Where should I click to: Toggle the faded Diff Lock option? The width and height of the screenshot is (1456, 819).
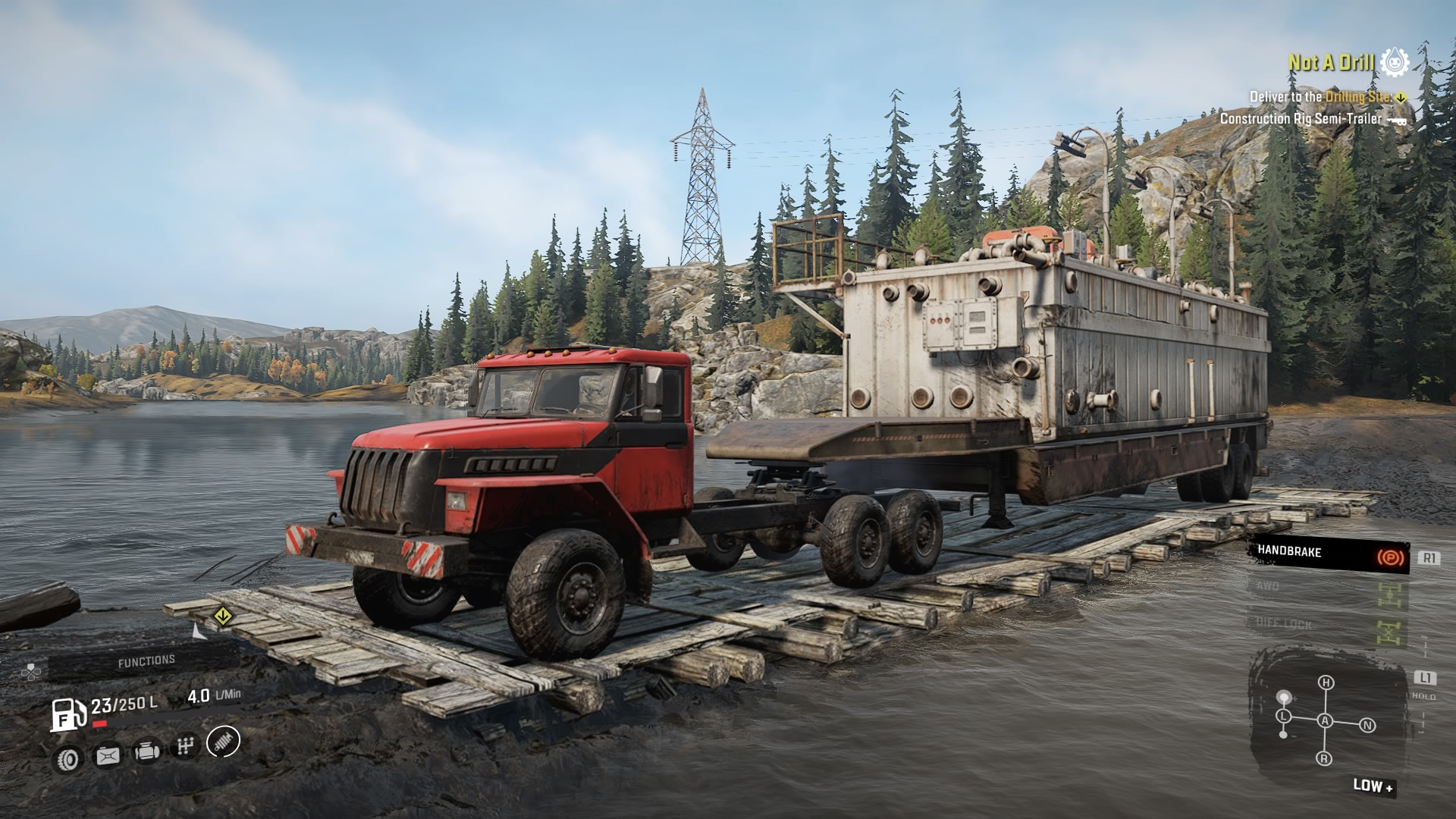tap(1329, 626)
